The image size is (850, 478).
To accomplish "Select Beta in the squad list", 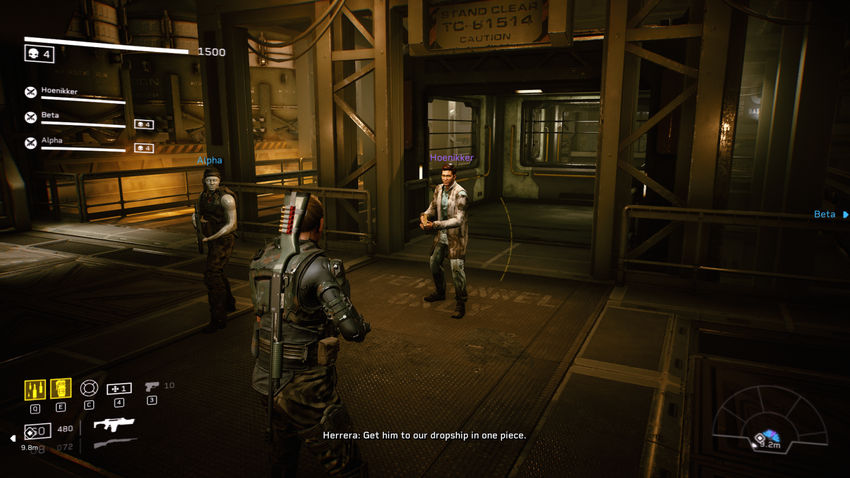I will (x=50, y=116).
